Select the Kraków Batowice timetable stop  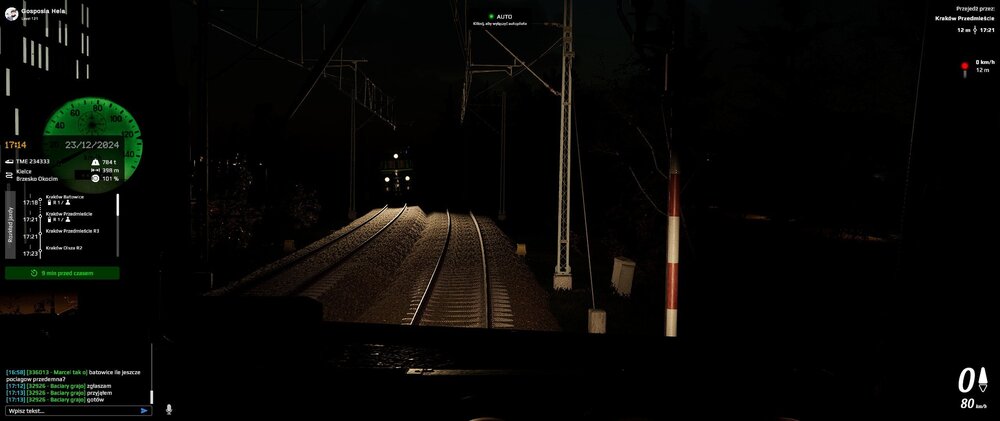point(65,197)
